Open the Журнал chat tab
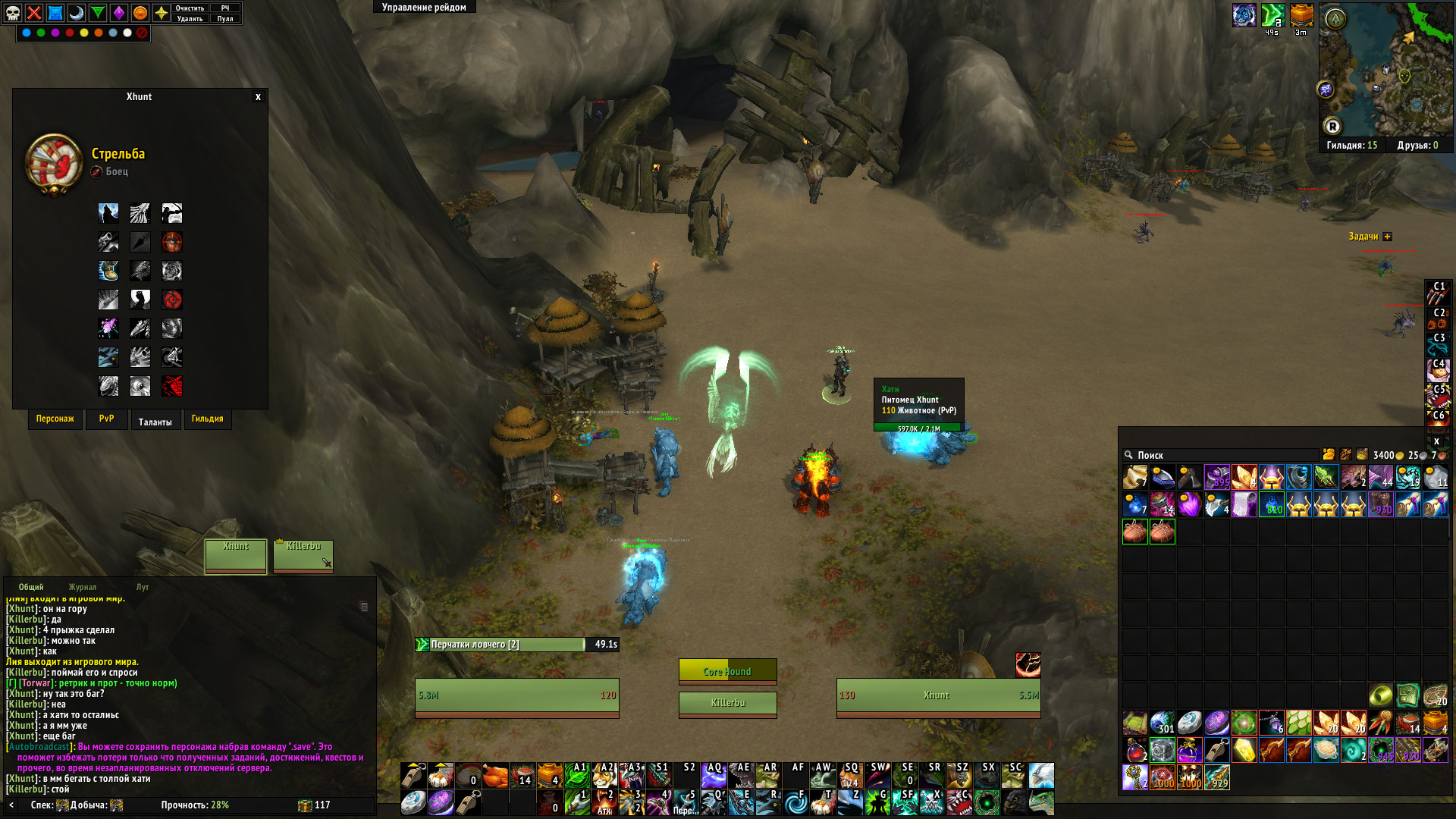Screen dimensions: 1456x819 (x=83, y=588)
